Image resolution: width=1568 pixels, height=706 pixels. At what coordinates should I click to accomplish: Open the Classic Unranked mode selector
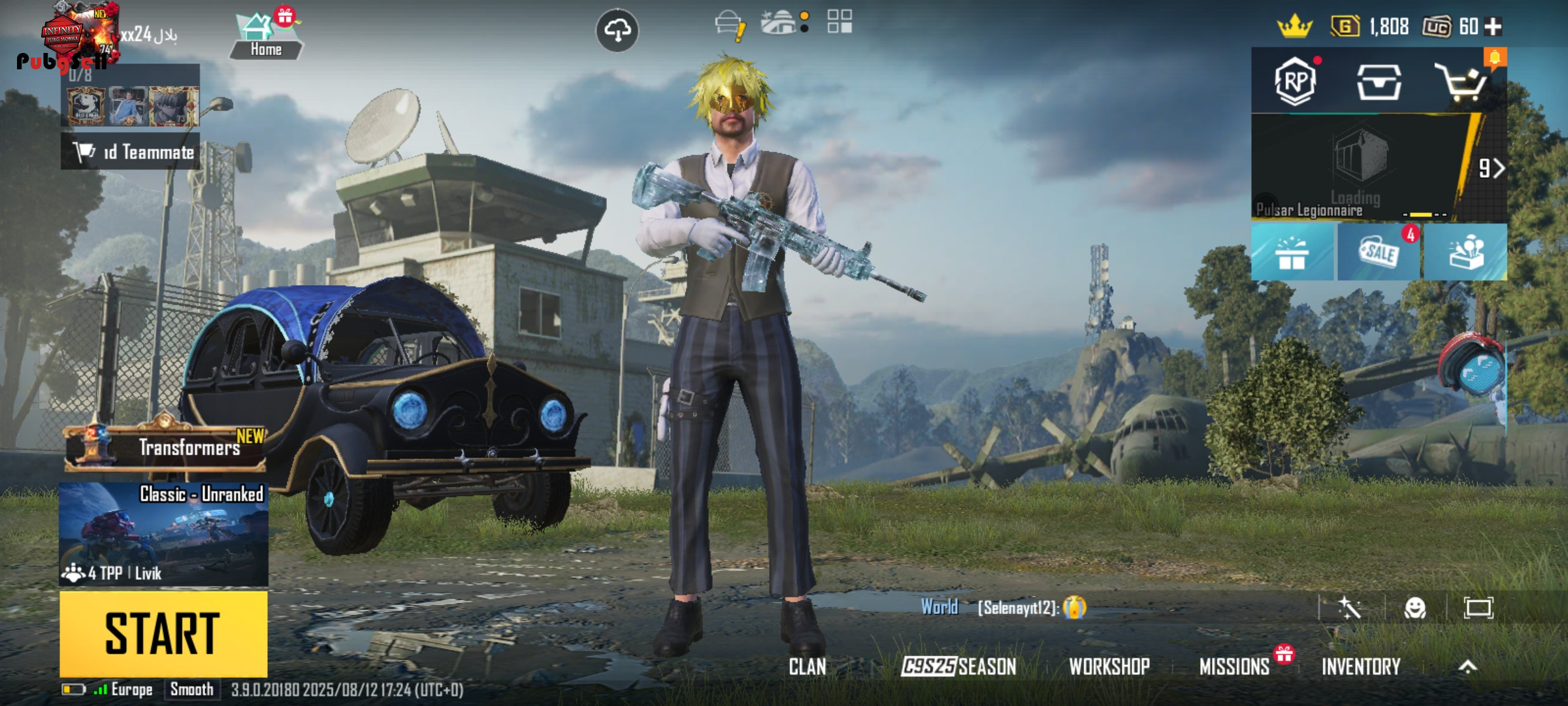click(163, 533)
